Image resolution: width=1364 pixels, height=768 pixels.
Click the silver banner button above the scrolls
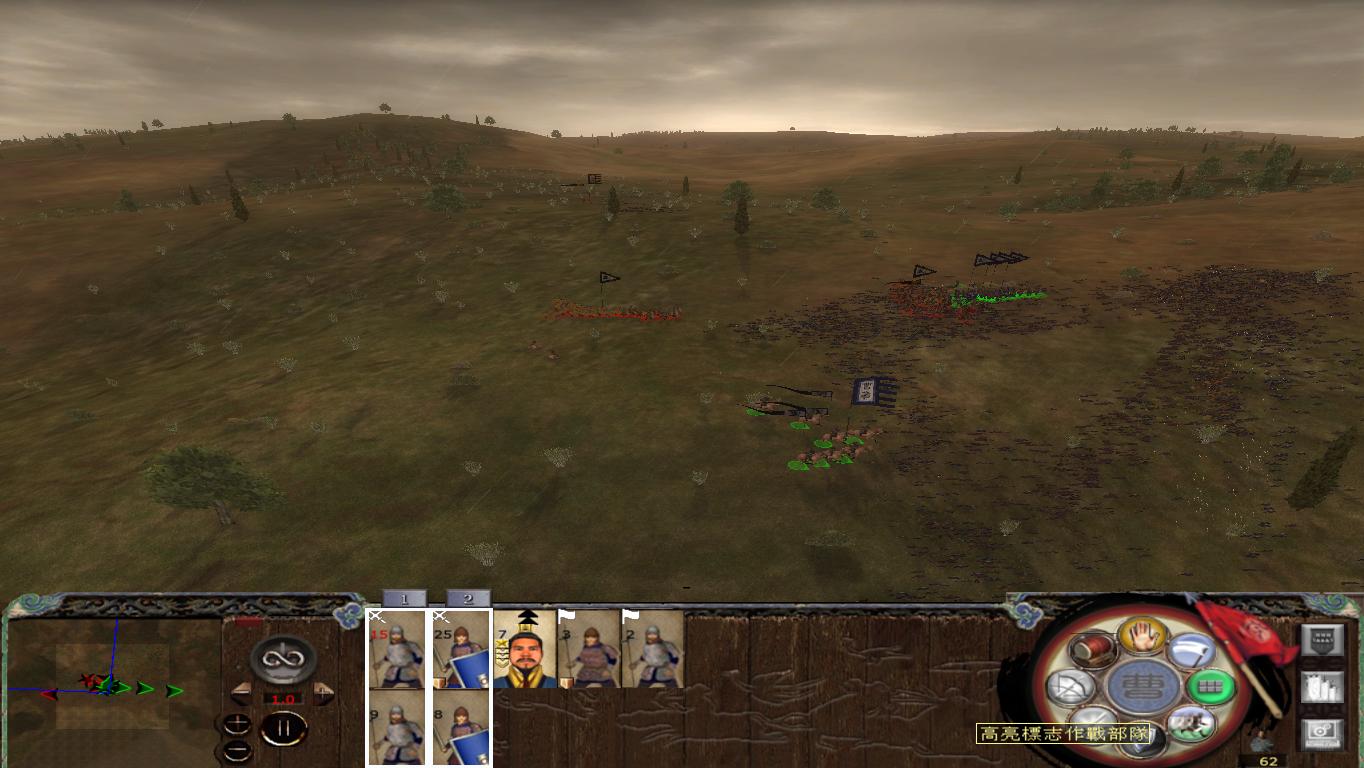coord(1322,639)
